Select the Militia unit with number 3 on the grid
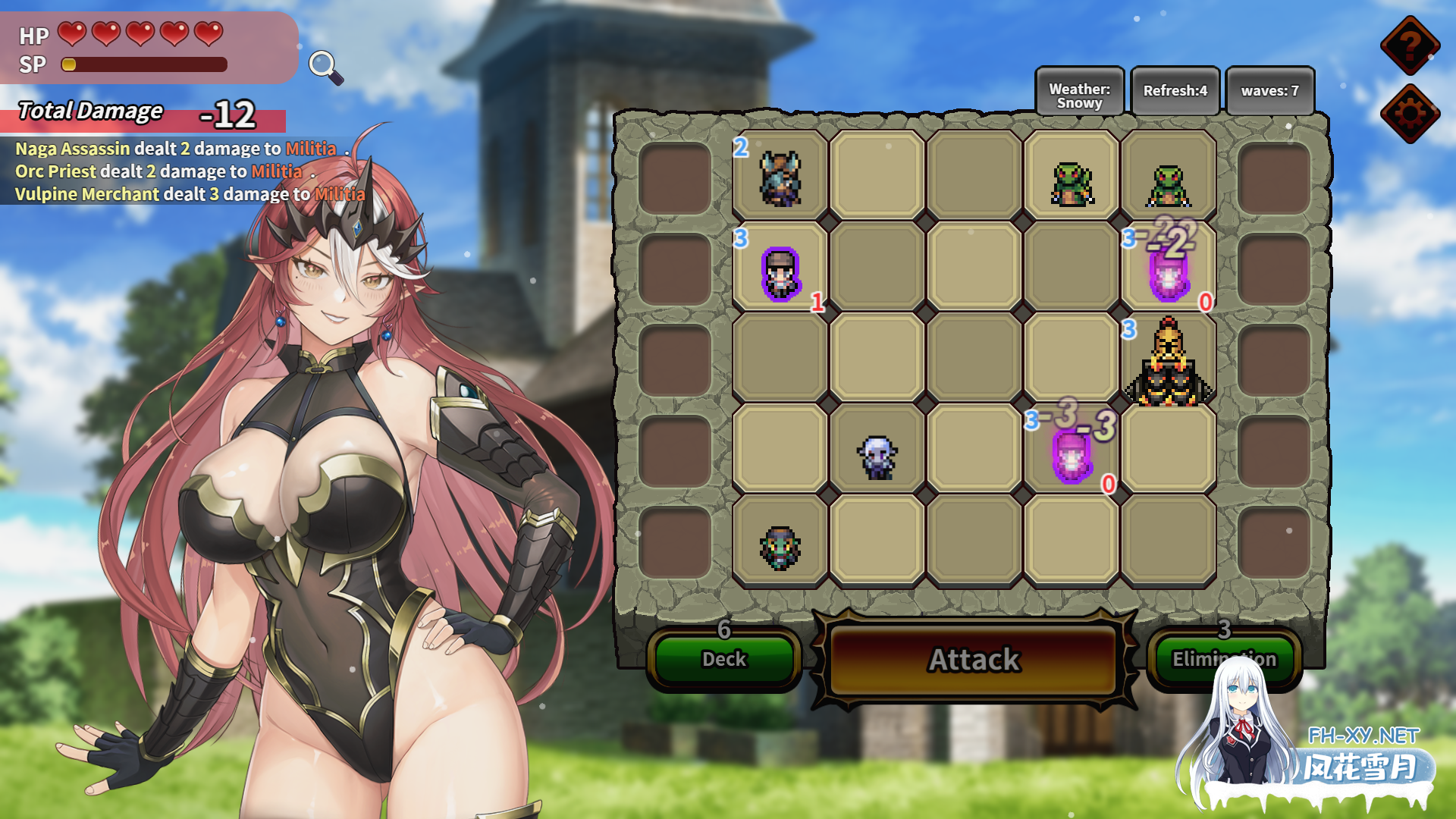The height and width of the screenshot is (819, 1456). pyautogui.click(x=780, y=275)
